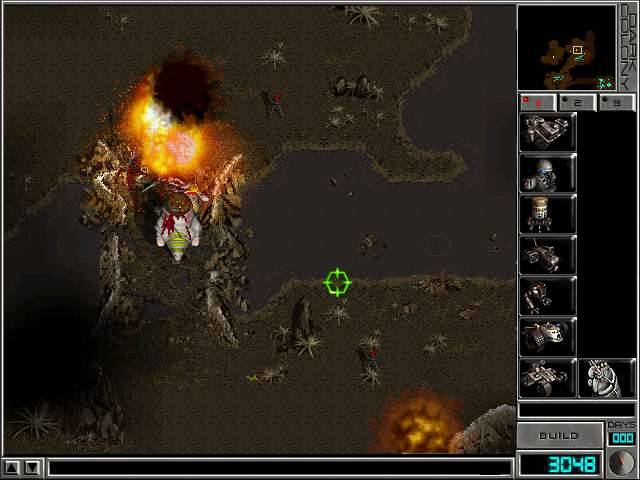Select the cylindrical canister robot icon

pyautogui.click(x=547, y=214)
